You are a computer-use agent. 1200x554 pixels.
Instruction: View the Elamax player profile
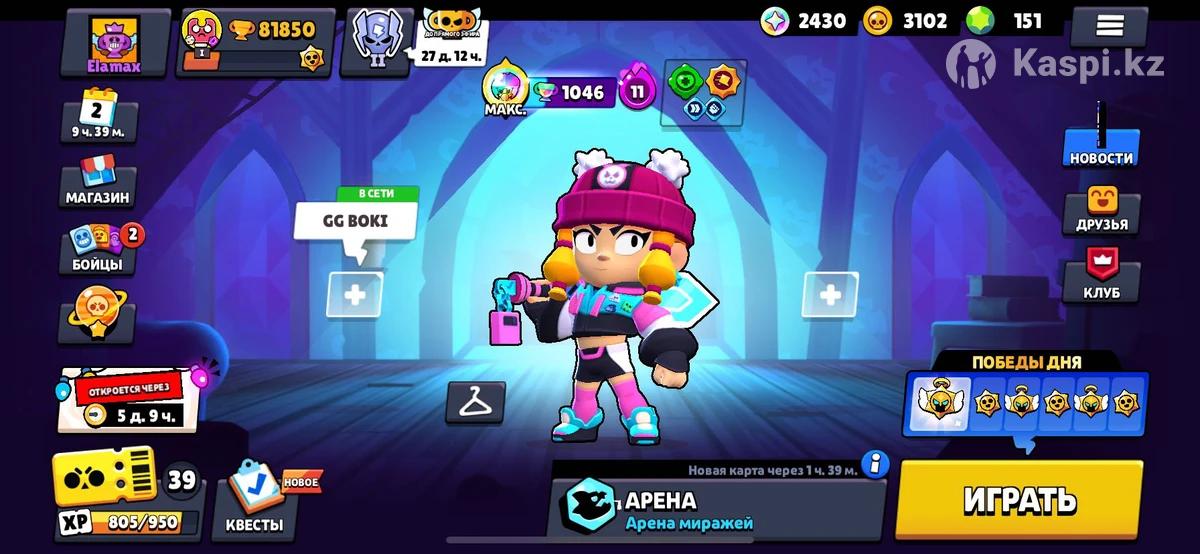(114, 45)
